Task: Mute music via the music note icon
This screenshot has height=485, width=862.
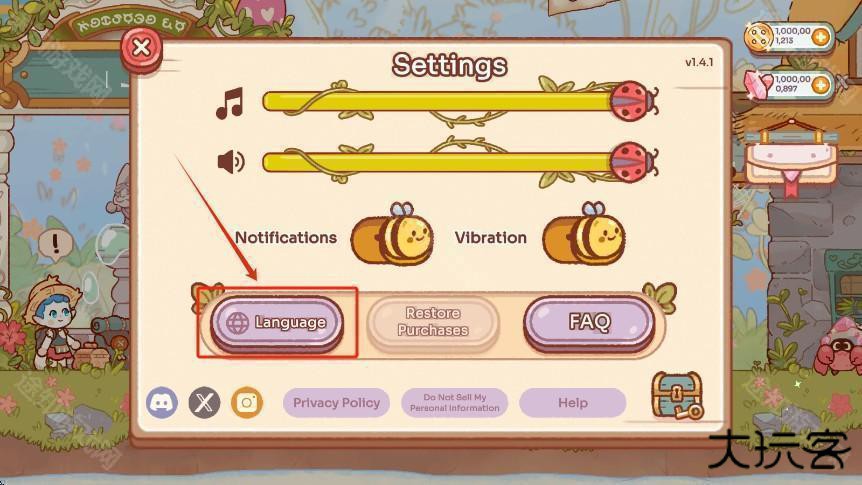Action: point(230,103)
